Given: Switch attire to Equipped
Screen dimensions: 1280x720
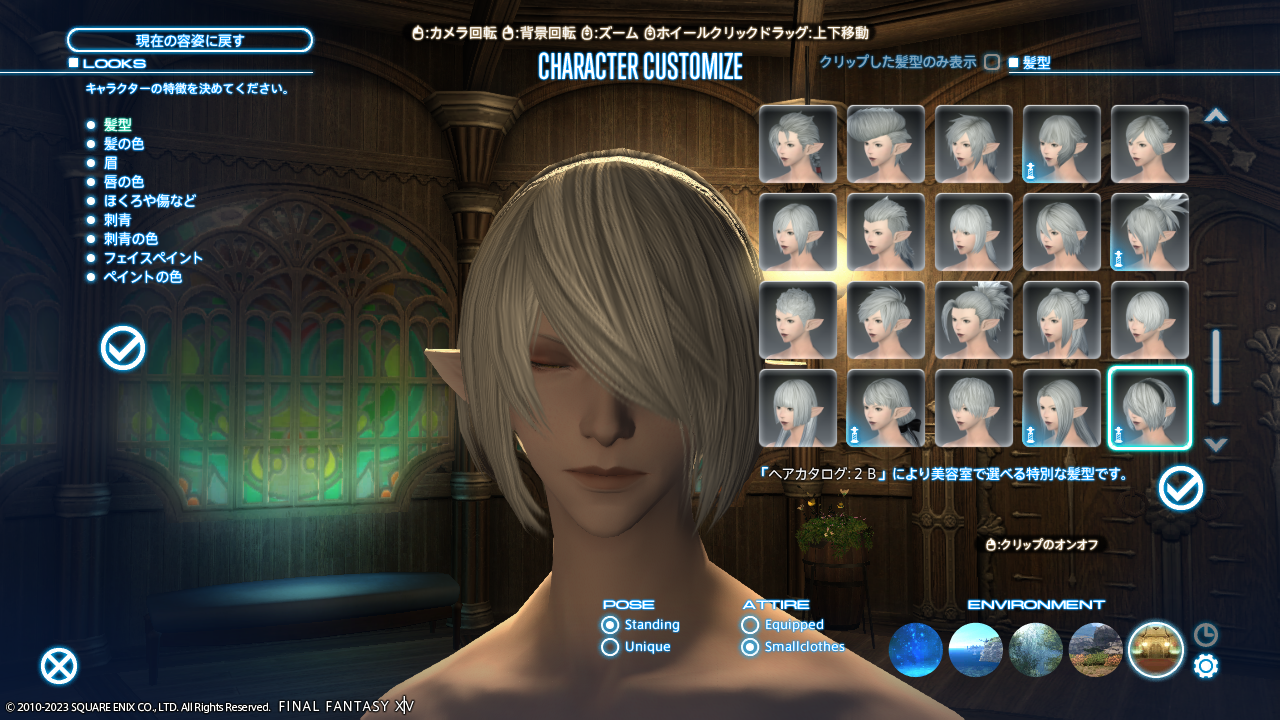Looking at the screenshot, I should (749, 624).
